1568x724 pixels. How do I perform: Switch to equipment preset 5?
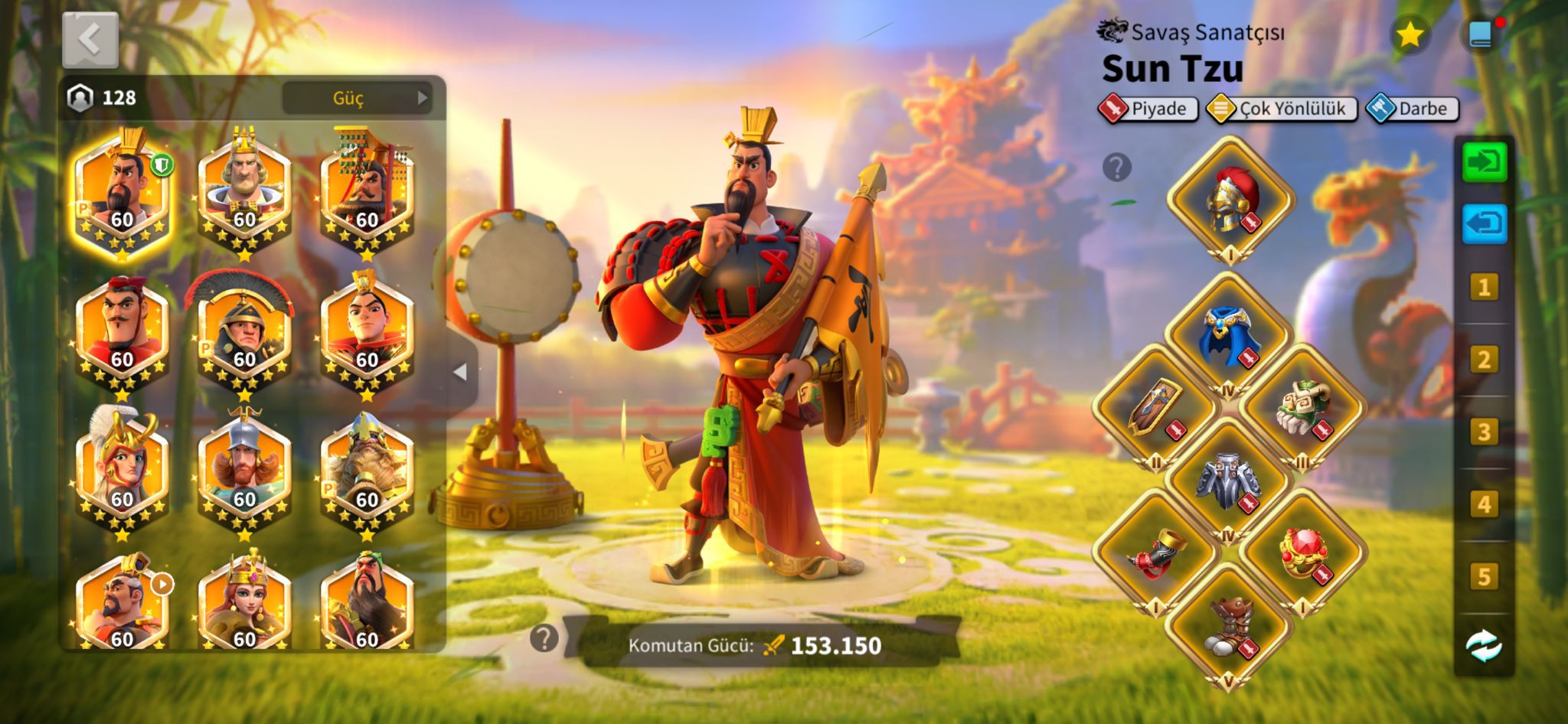(x=1483, y=577)
